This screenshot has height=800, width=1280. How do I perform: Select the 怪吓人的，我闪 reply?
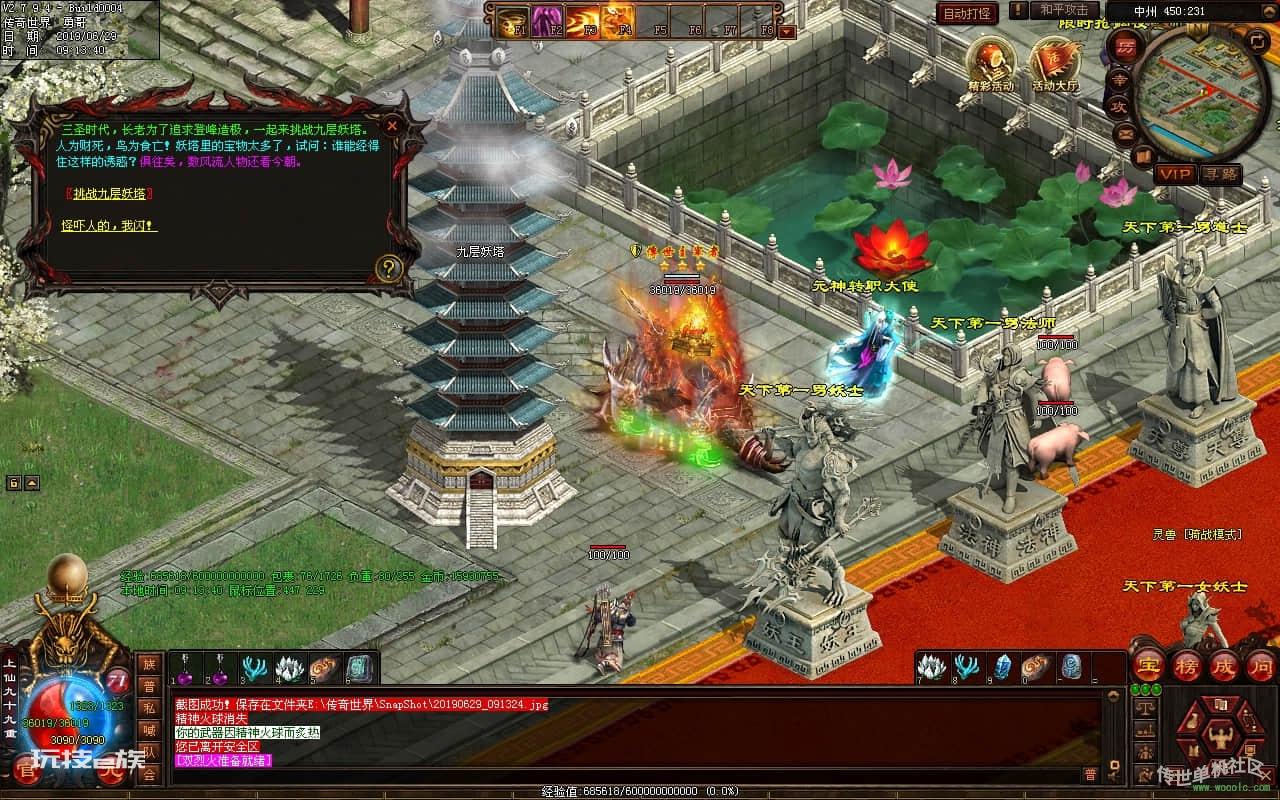(108, 226)
